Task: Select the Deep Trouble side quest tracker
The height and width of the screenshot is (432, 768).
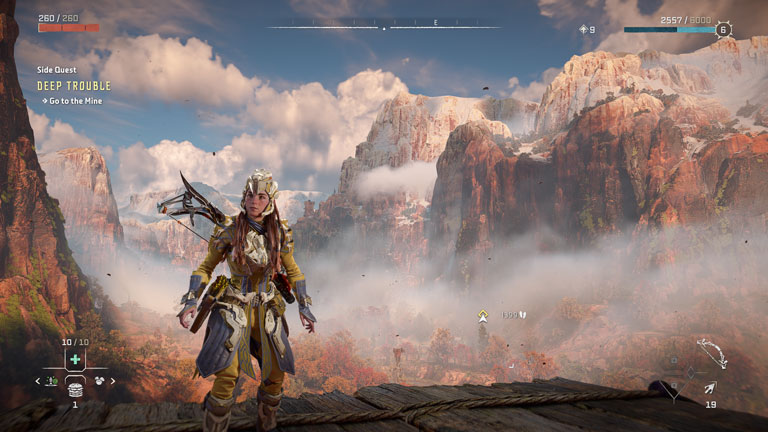Action: pyautogui.click(x=74, y=86)
